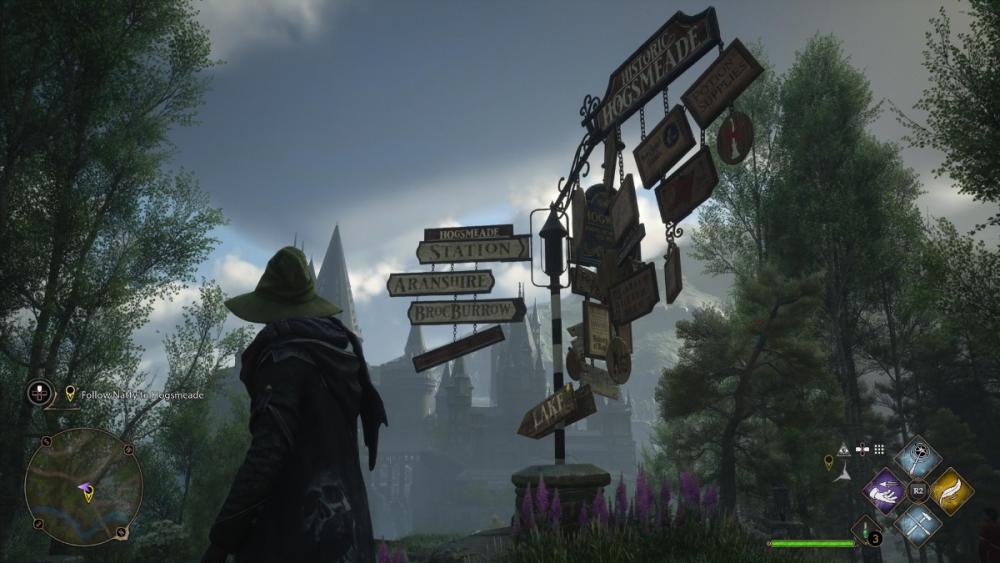Open the circular minimap
Image resolution: width=1000 pixels, height=563 pixels.
pyautogui.click(x=84, y=487)
